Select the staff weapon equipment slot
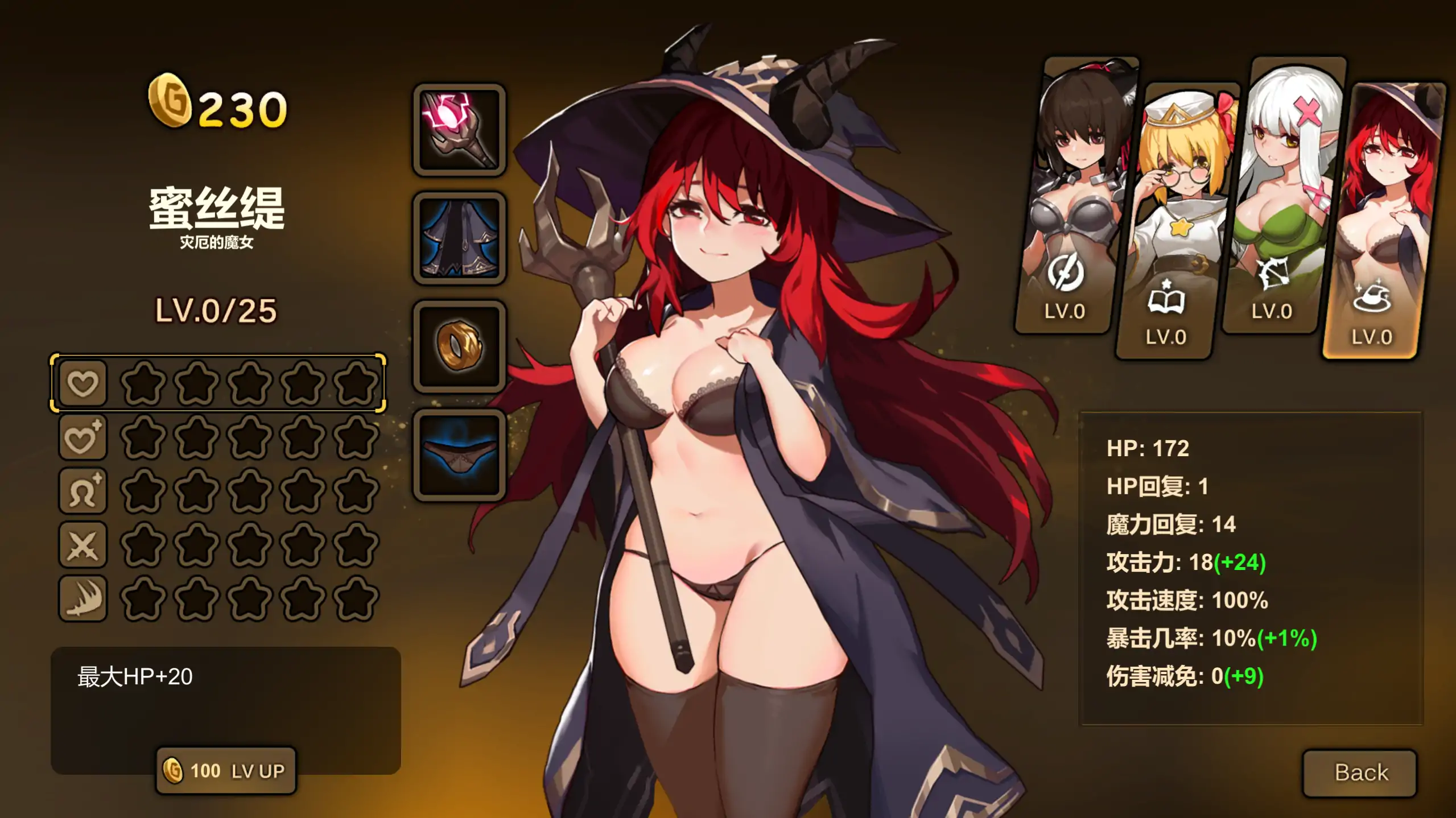This screenshot has height=818, width=1456. tap(459, 130)
